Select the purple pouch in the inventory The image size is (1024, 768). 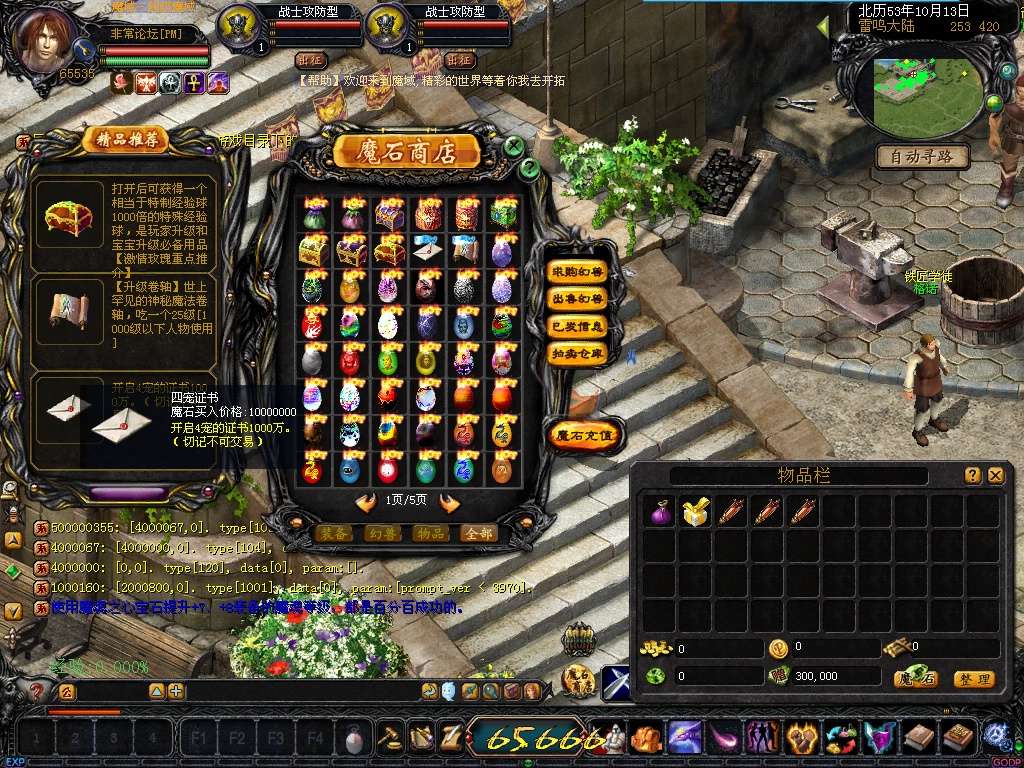pyautogui.click(x=660, y=512)
